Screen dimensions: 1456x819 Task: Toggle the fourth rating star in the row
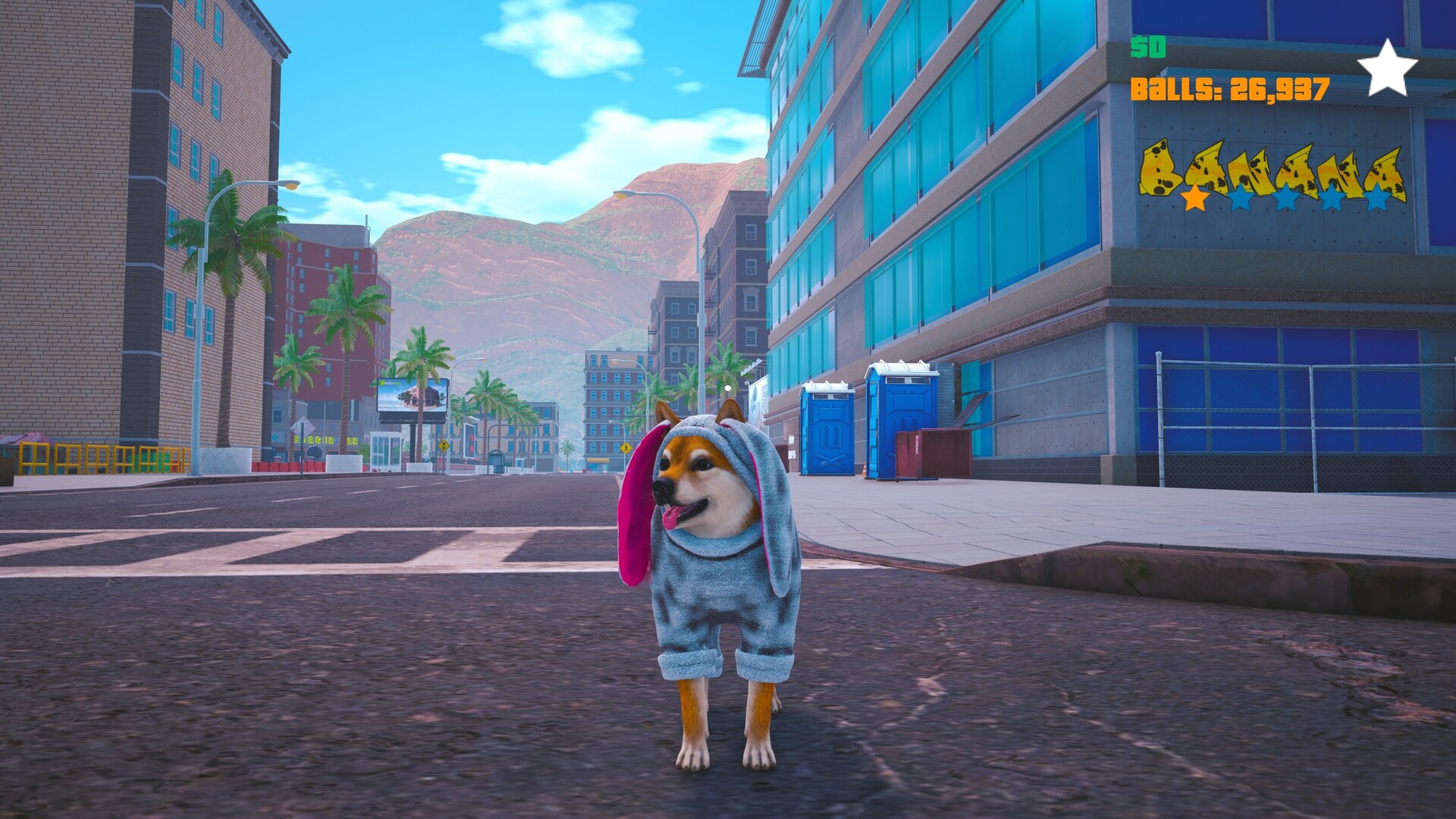point(1331,199)
